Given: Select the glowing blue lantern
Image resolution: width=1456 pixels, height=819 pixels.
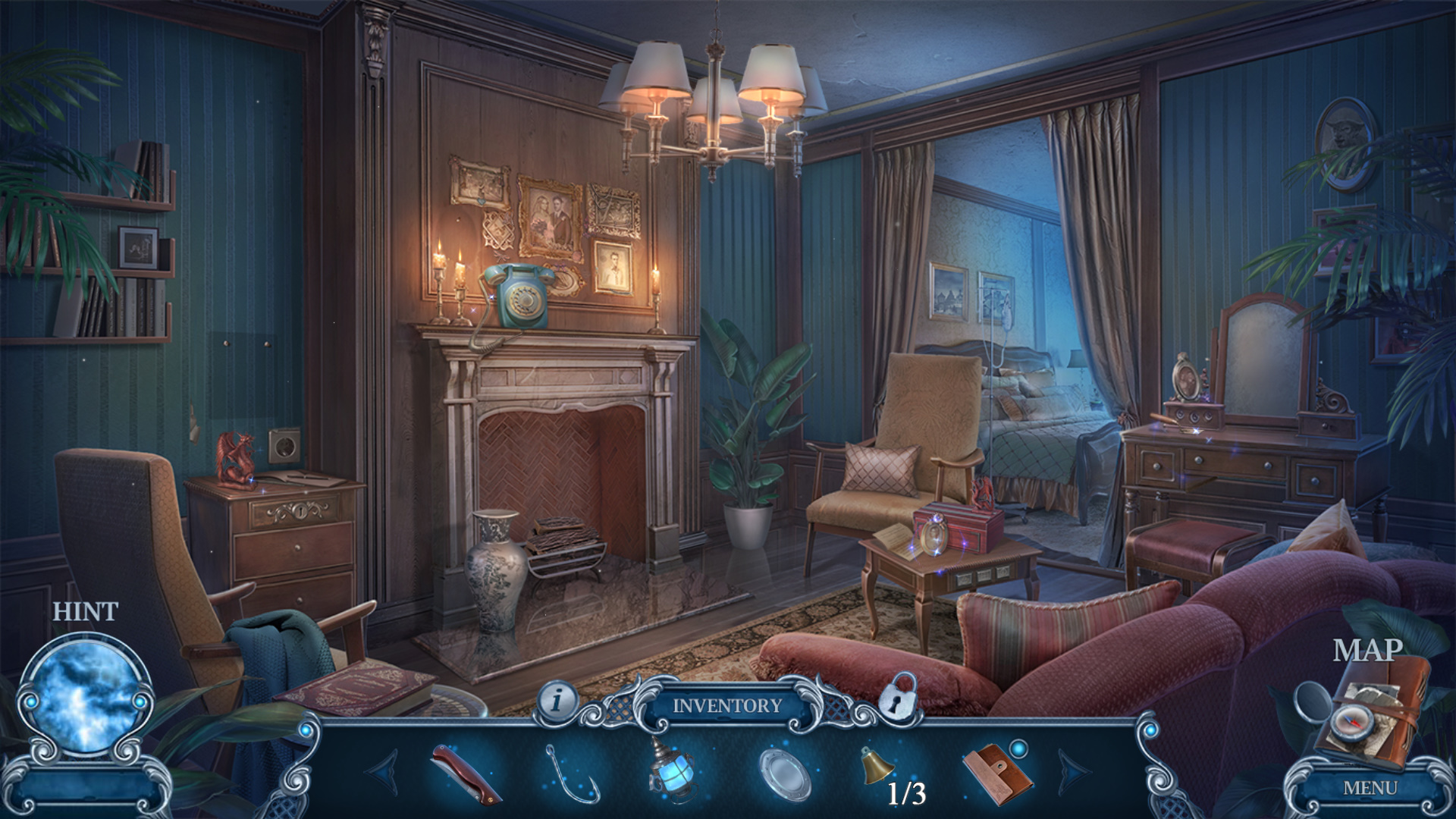Looking at the screenshot, I should pyautogui.click(x=670, y=769).
